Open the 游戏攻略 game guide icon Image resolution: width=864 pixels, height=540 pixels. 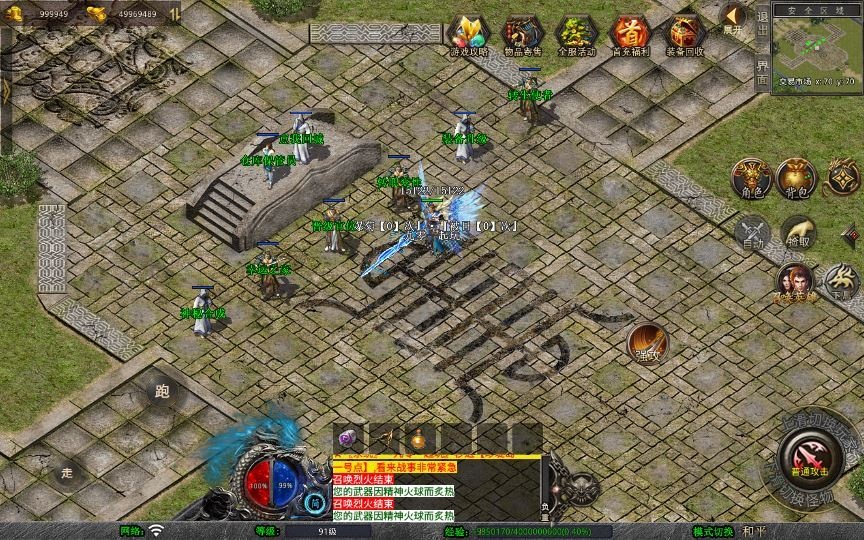pyautogui.click(x=468, y=35)
